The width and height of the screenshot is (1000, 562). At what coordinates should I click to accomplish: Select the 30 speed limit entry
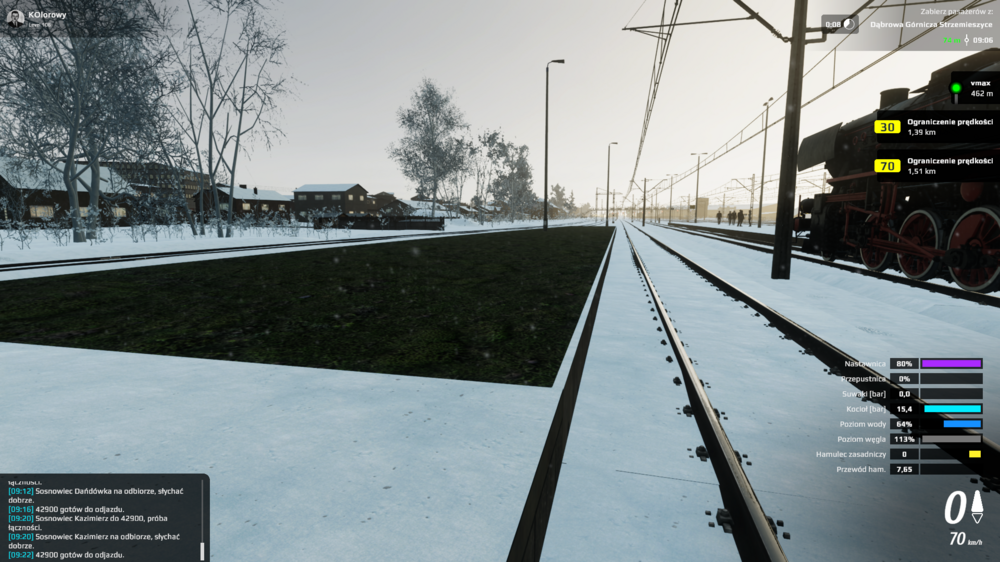coord(935,127)
